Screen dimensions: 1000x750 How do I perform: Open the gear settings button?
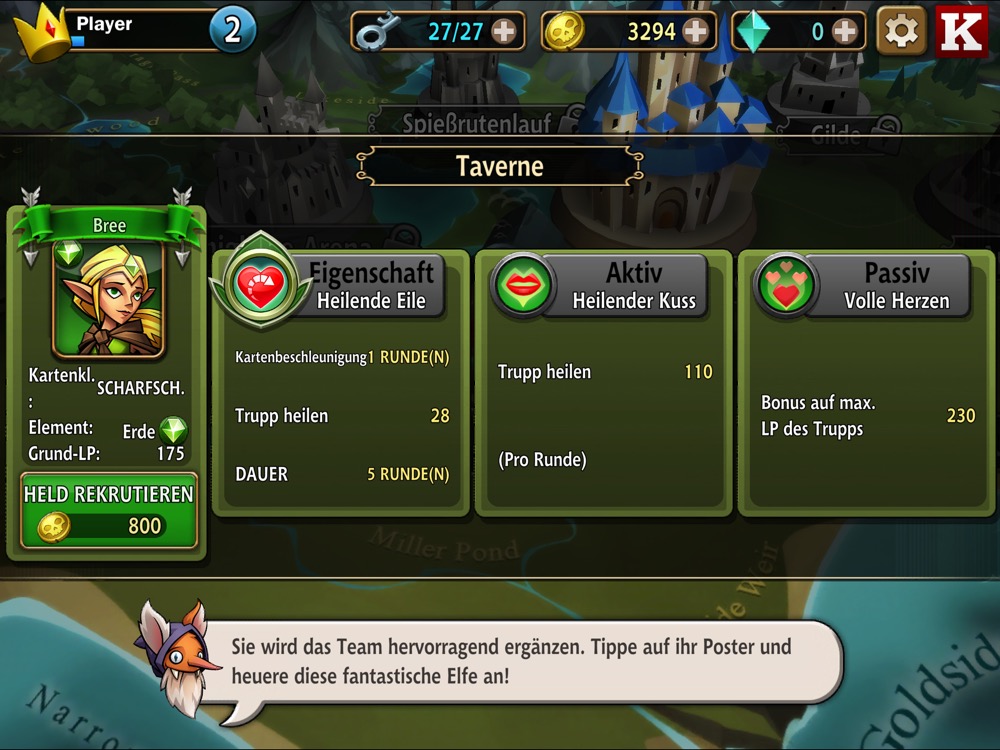point(901,31)
